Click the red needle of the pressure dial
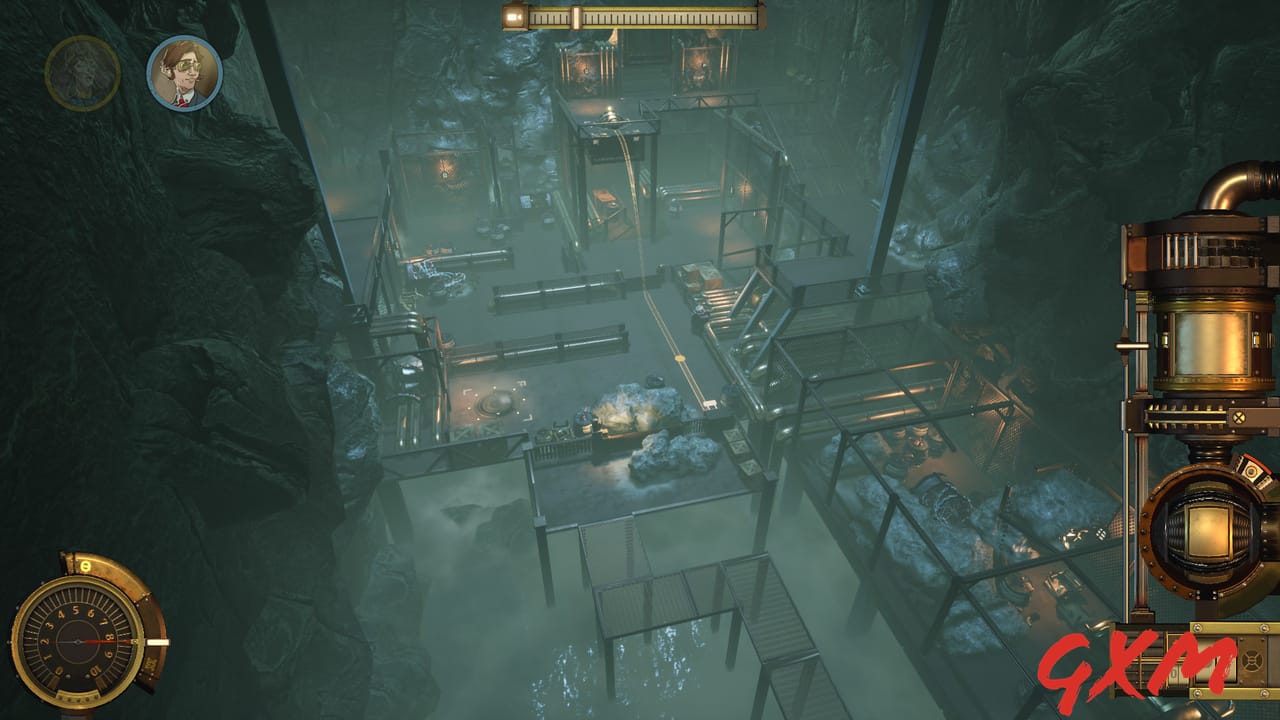The width and height of the screenshot is (1280, 720). coord(105,642)
